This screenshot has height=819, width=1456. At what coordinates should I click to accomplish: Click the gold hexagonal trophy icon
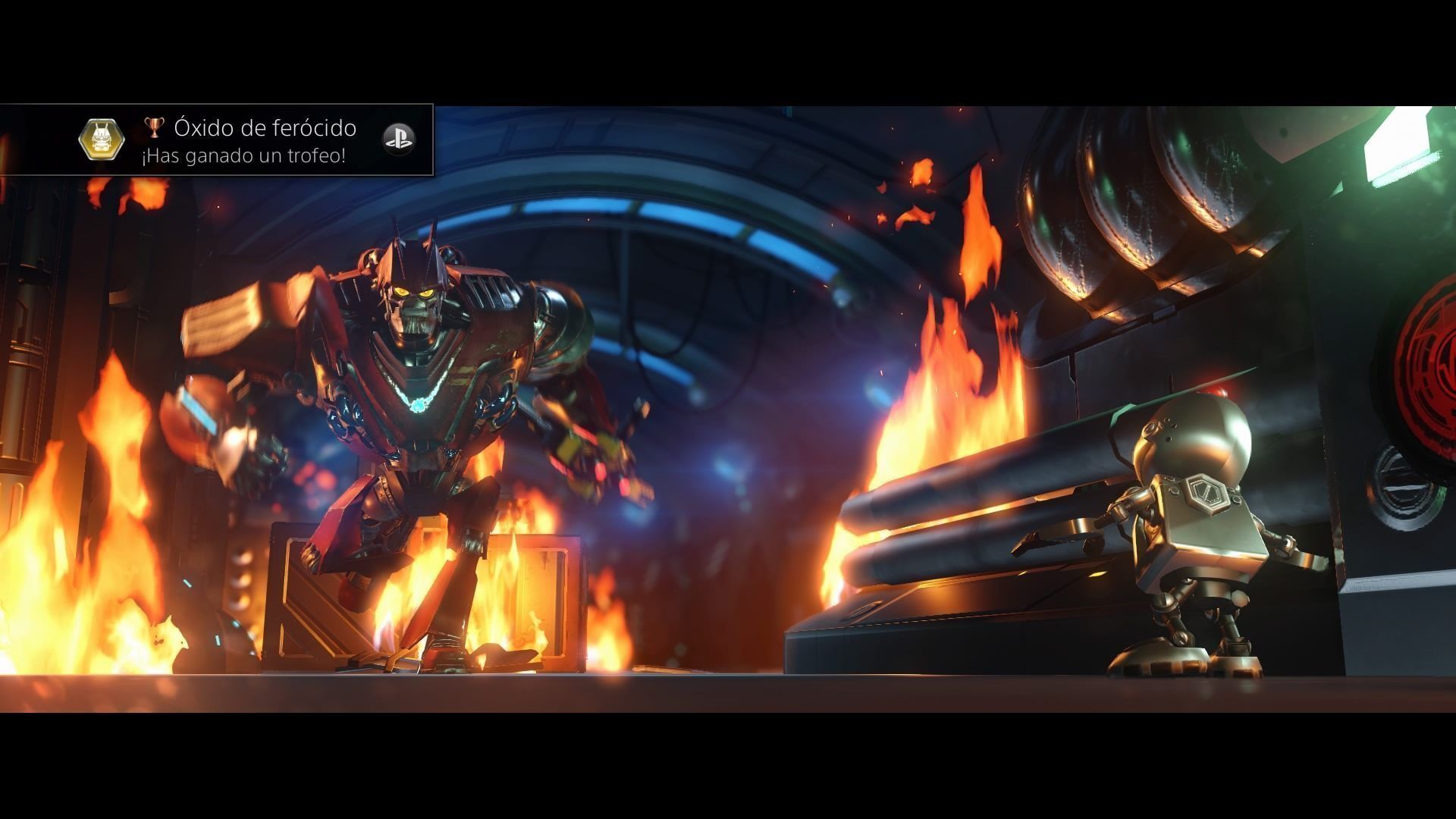(x=102, y=140)
